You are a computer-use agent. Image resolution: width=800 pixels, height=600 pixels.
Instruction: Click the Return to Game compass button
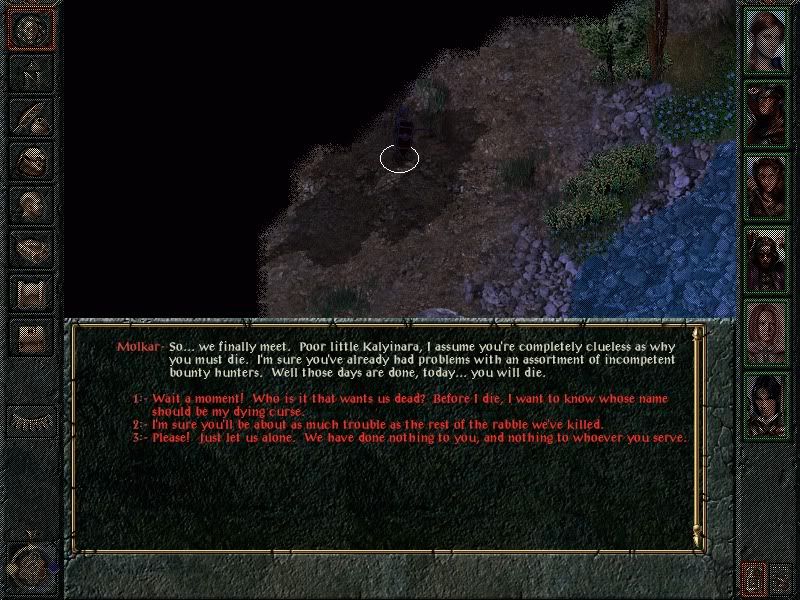tap(31, 30)
